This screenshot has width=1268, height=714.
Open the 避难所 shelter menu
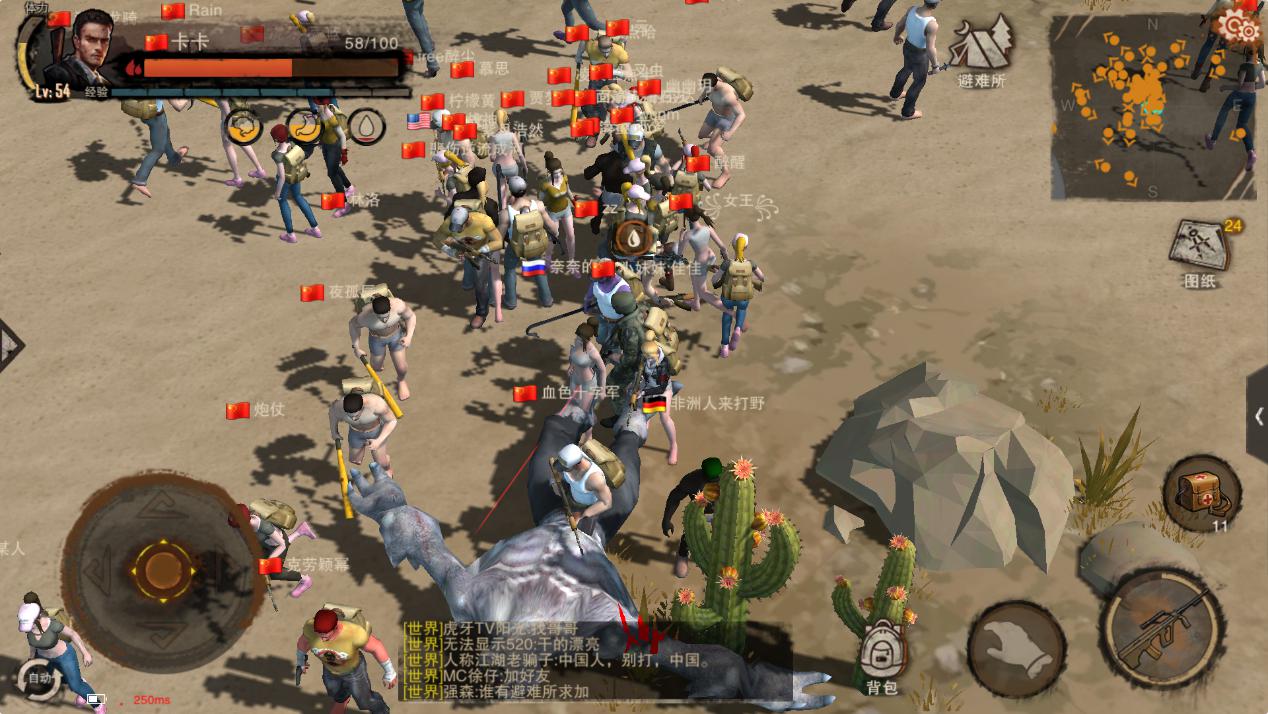(x=981, y=50)
